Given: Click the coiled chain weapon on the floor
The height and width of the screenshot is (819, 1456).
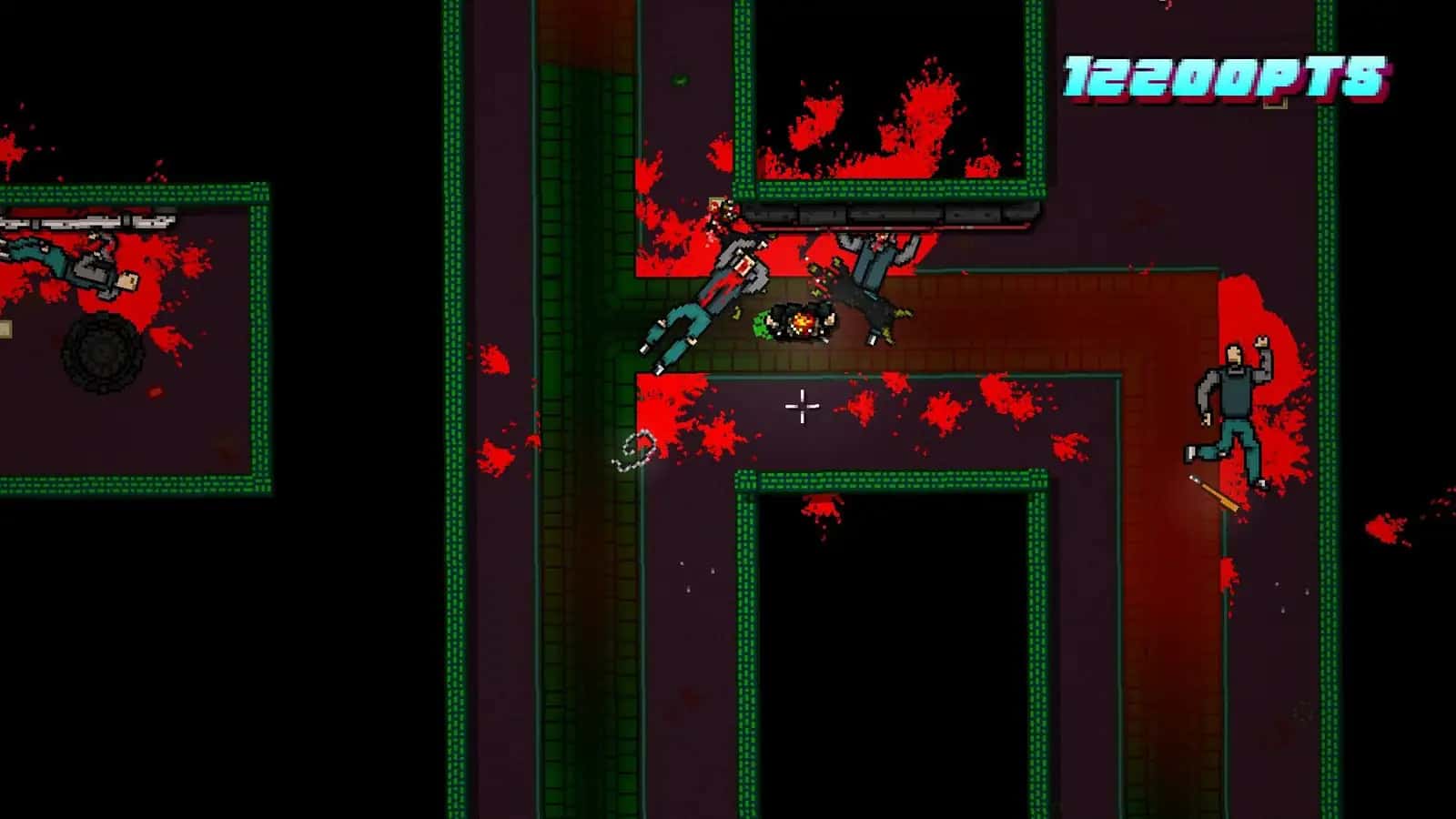Looking at the screenshot, I should (x=634, y=450).
